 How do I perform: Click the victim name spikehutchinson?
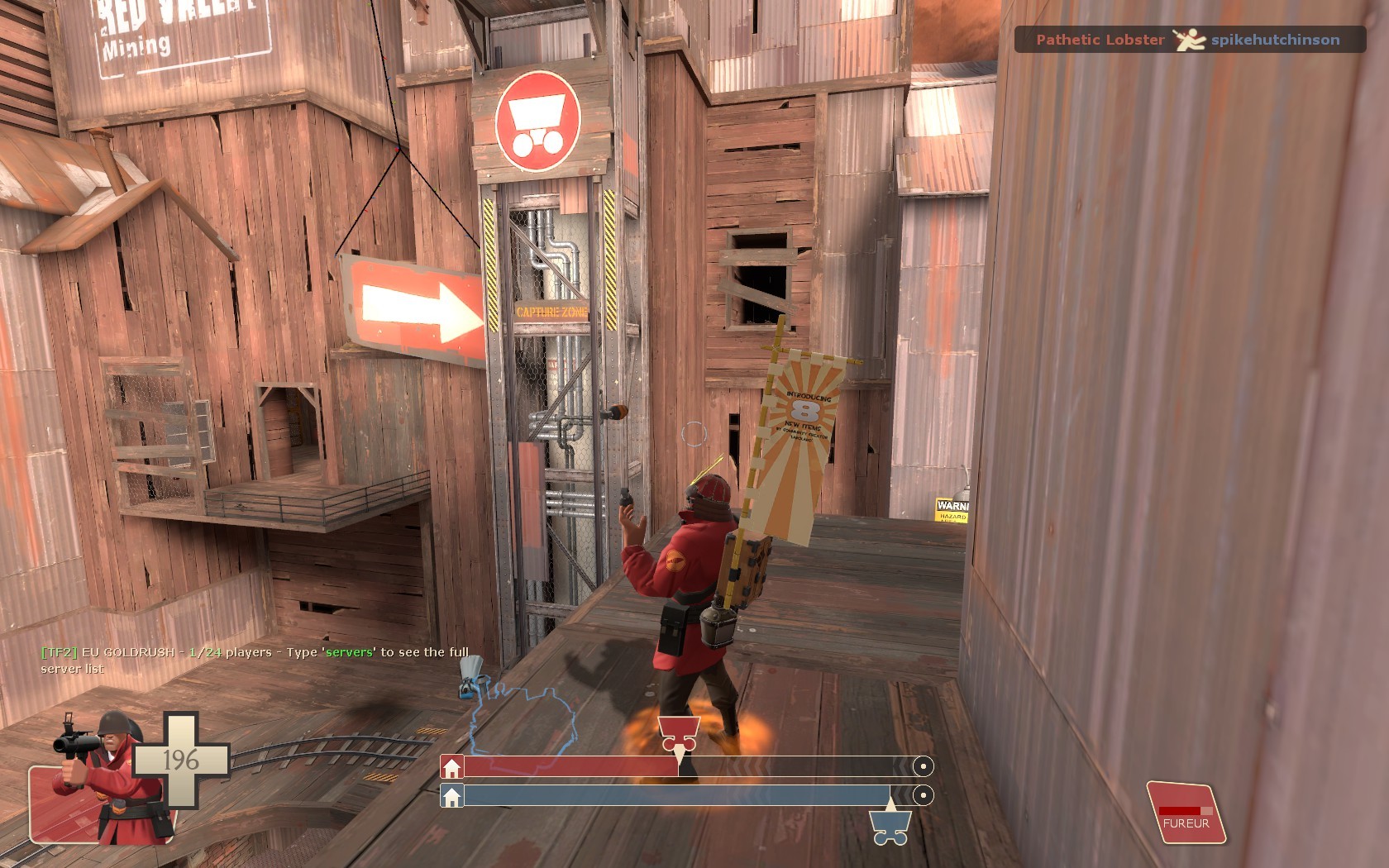[1277, 38]
